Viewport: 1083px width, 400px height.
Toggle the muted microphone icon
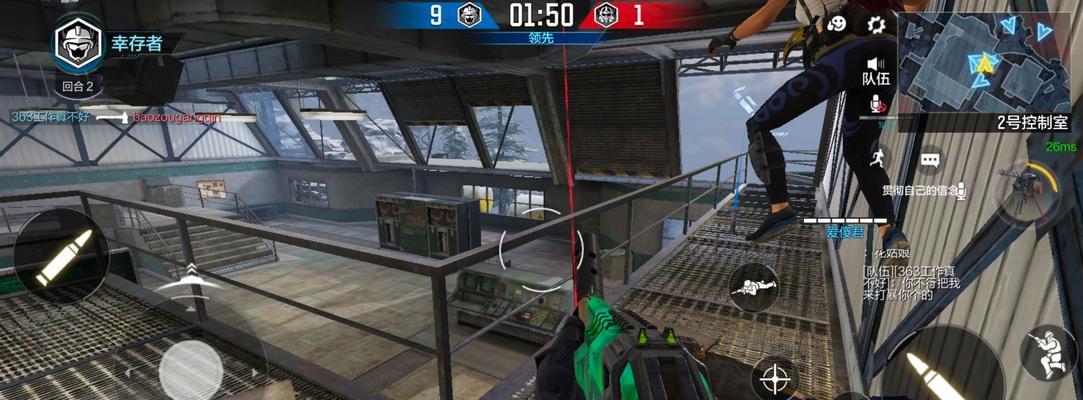[x=878, y=104]
